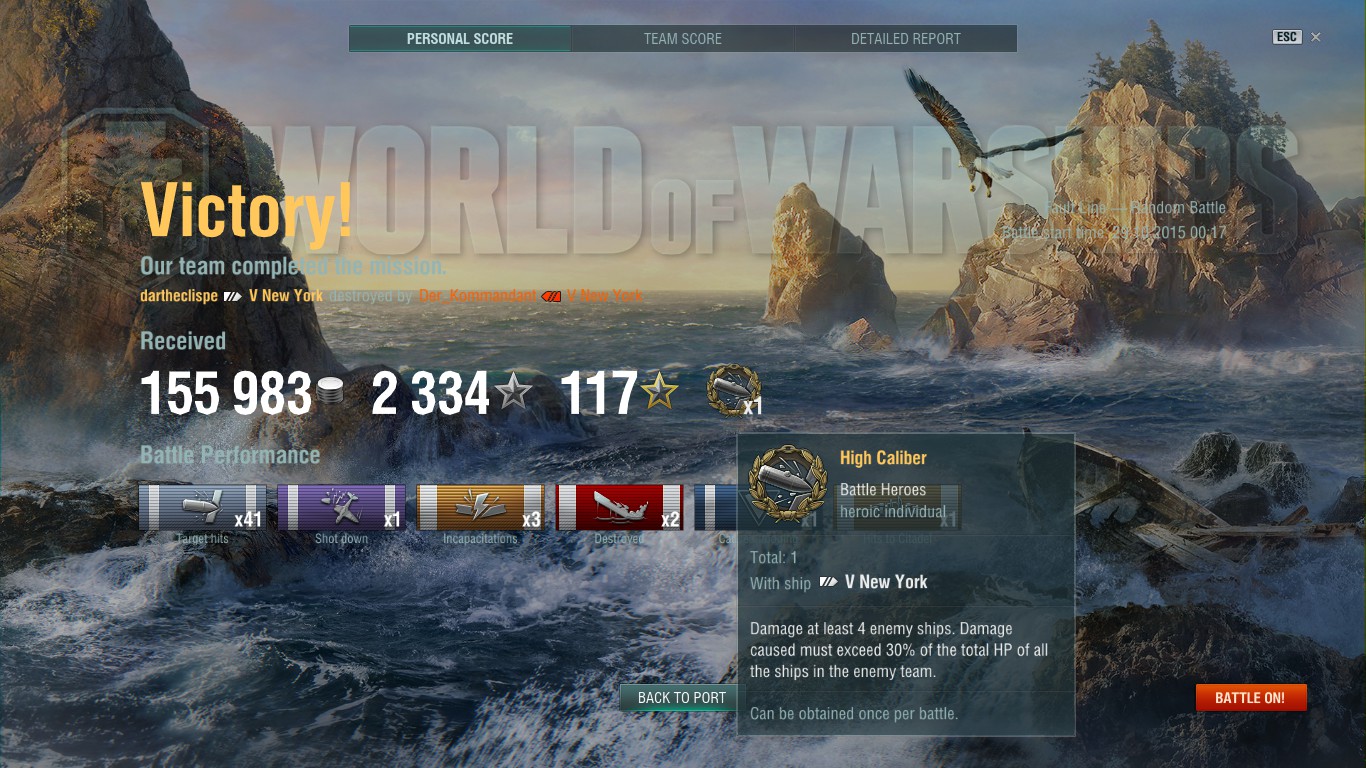Click the High Caliber medal next to the score
The height and width of the screenshot is (768, 1366).
pyautogui.click(x=733, y=390)
